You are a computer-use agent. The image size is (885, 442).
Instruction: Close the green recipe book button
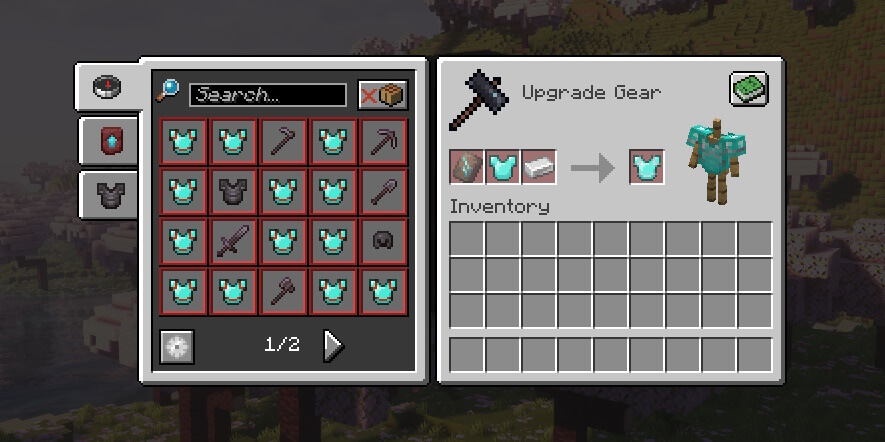748,90
